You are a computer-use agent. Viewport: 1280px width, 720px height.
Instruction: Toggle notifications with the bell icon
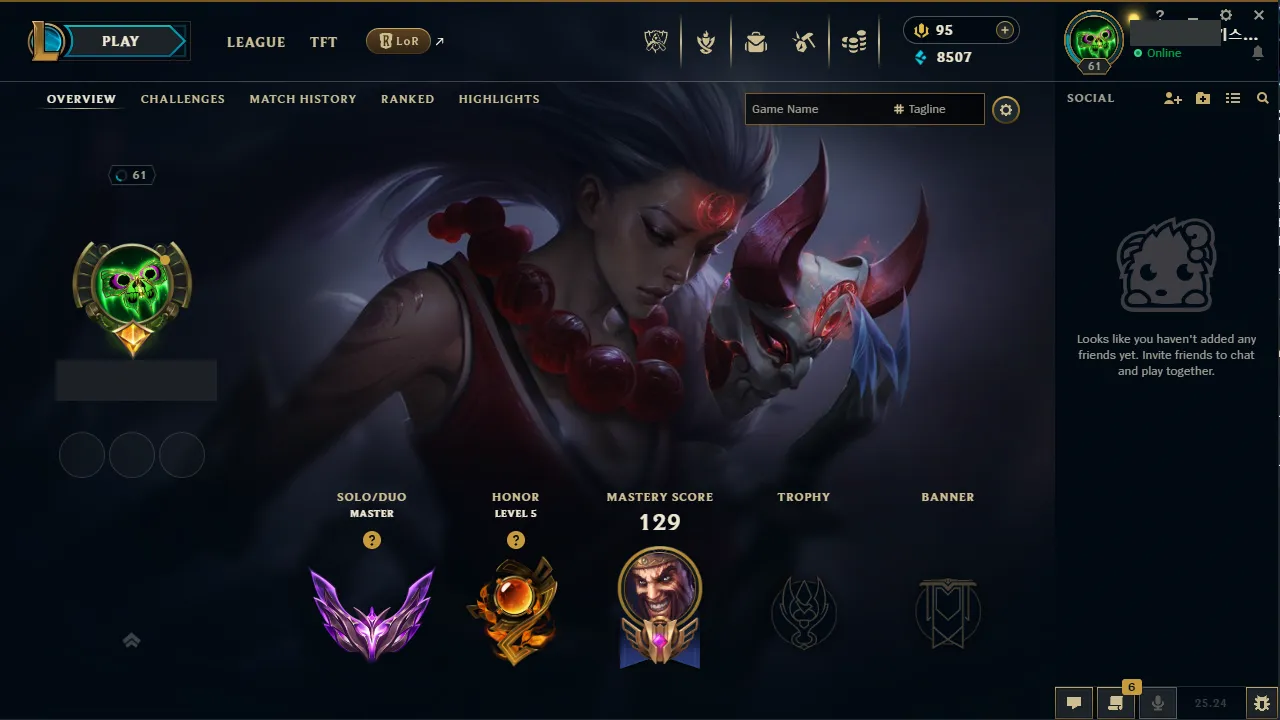click(1258, 53)
